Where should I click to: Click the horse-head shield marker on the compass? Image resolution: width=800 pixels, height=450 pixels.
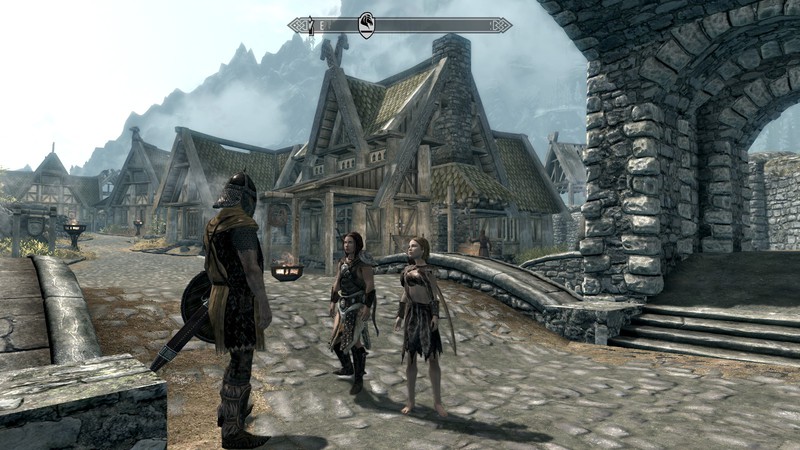click(x=366, y=24)
